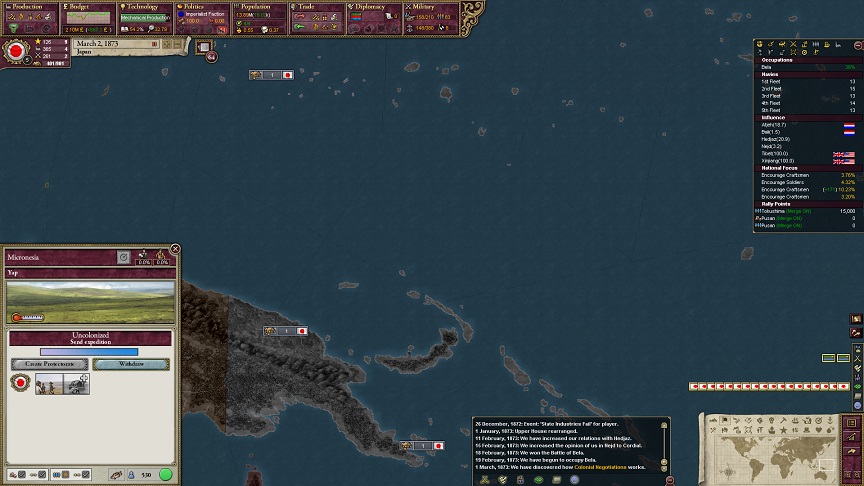
Task: Select the Bela occupation entry in outliner
Action: (768, 67)
